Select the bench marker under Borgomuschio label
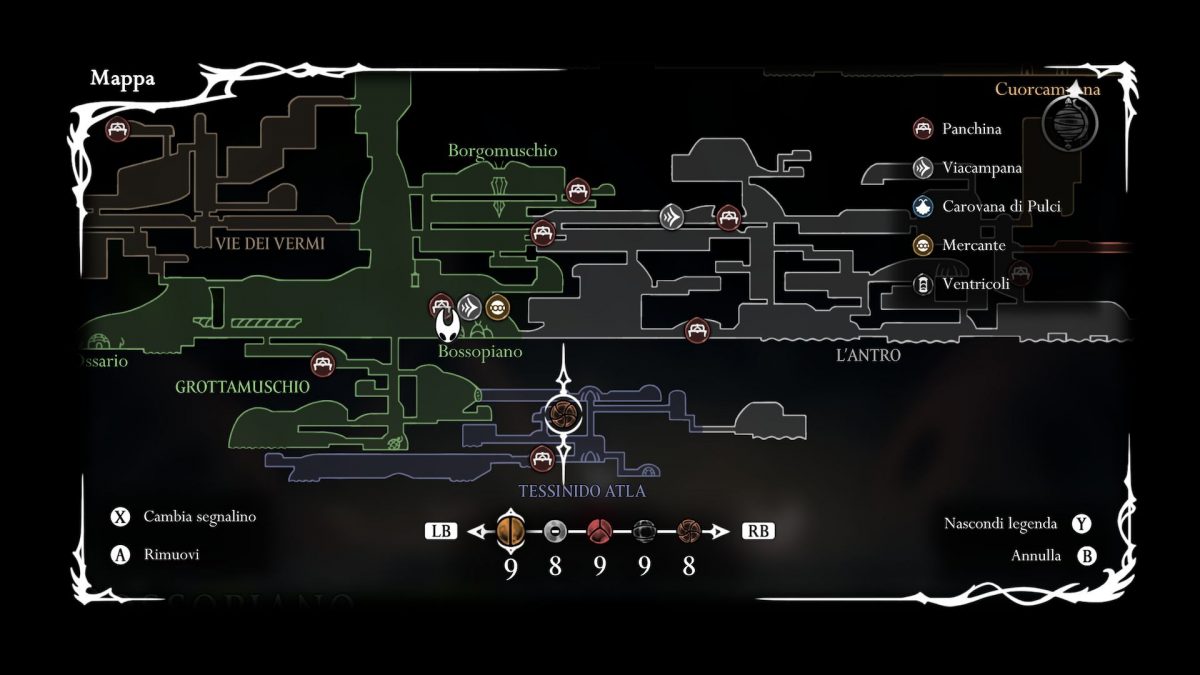Viewport: 1200px width, 675px height. coord(577,190)
